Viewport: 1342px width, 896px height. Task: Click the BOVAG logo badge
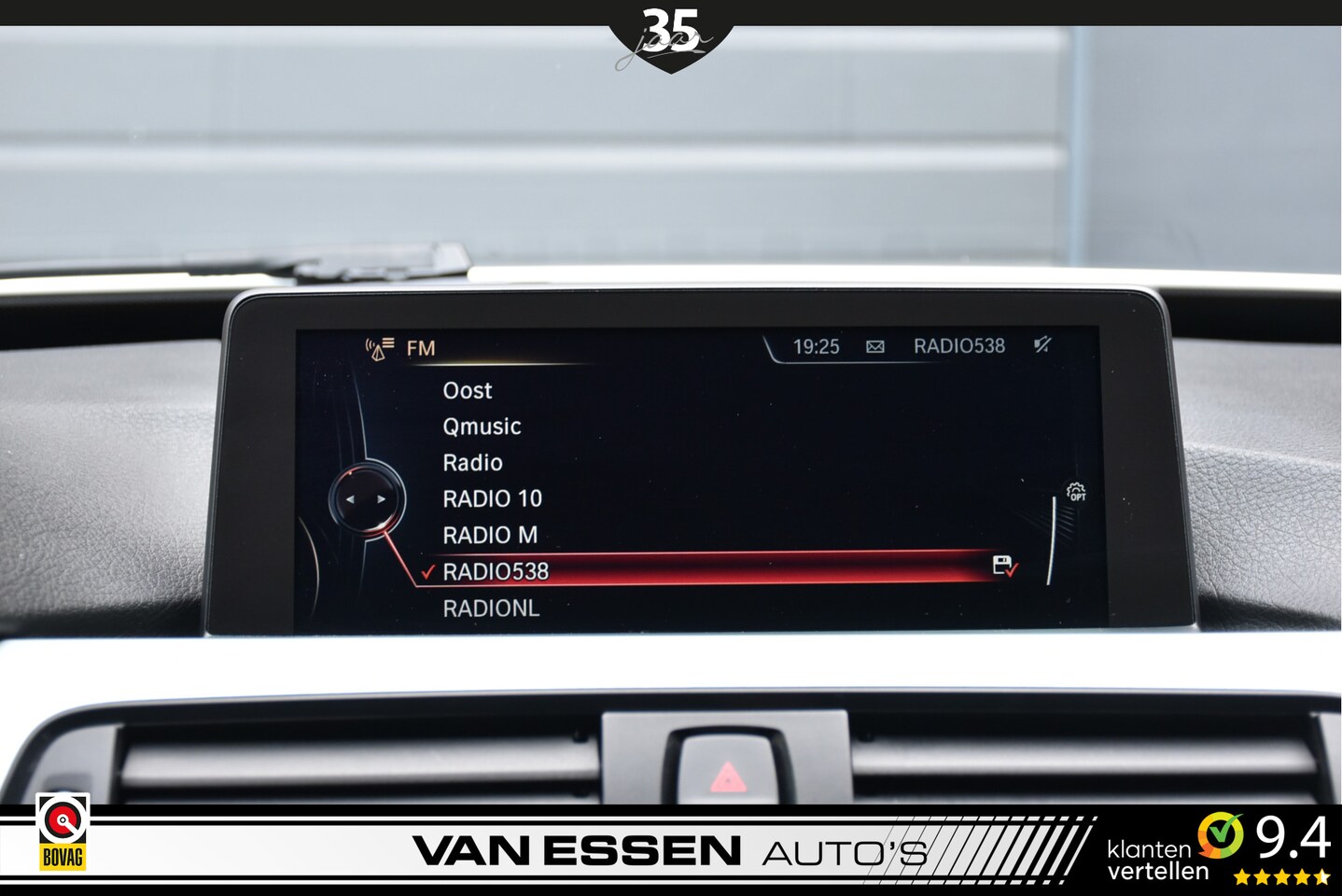63,832
